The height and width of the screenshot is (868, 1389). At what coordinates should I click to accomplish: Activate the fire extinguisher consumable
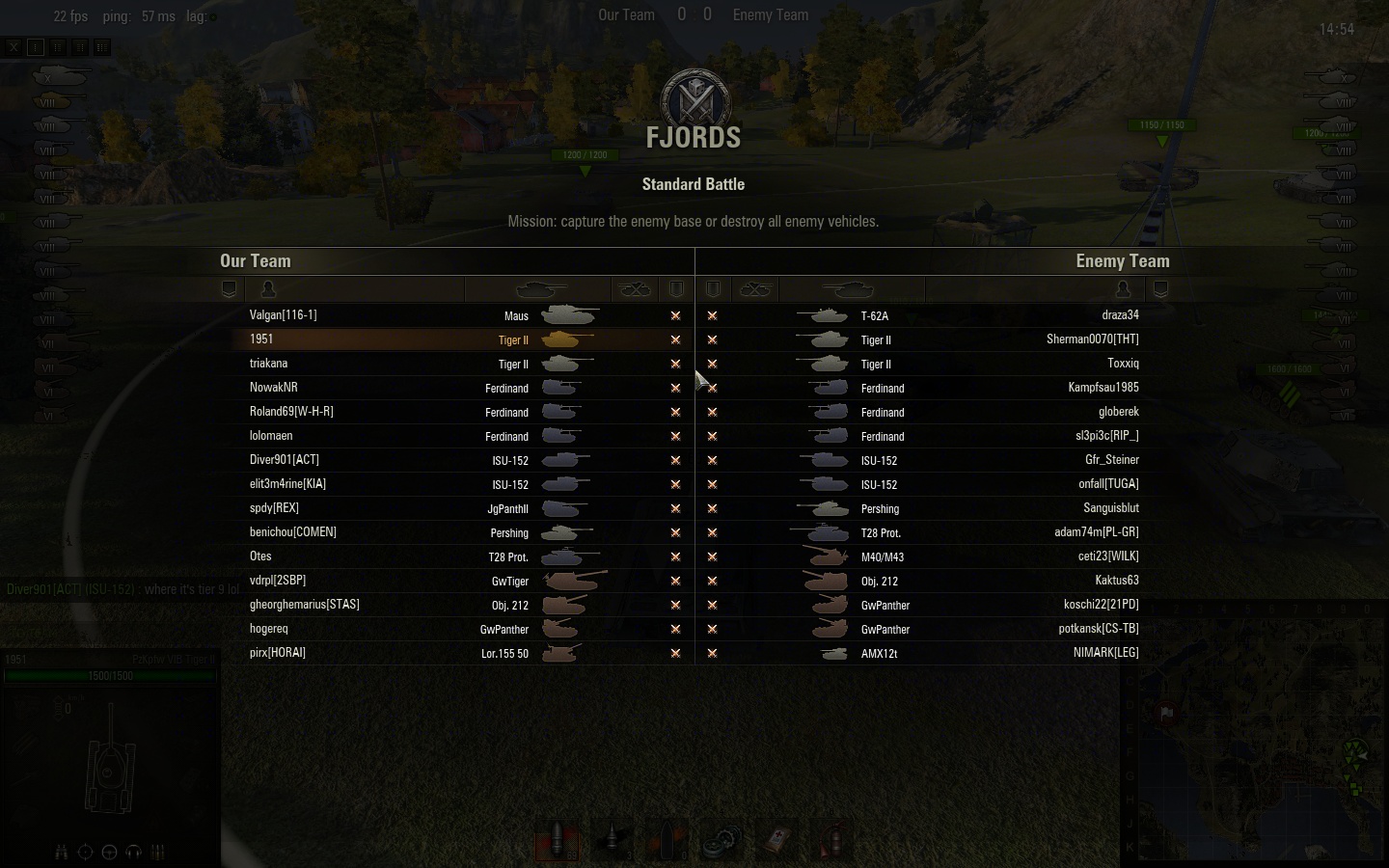[x=831, y=839]
